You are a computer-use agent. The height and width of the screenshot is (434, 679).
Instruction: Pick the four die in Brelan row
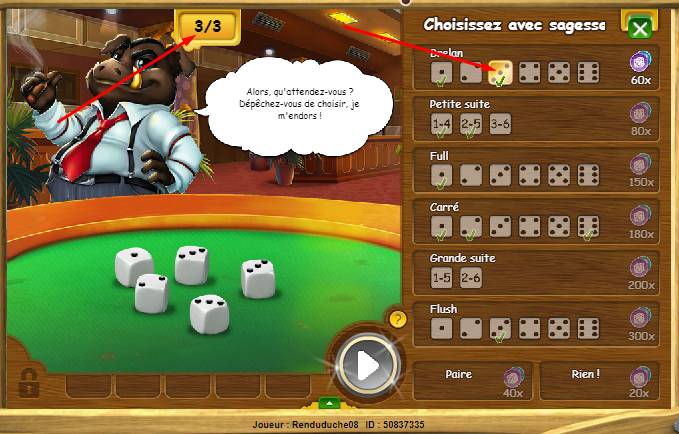(530, 72)
